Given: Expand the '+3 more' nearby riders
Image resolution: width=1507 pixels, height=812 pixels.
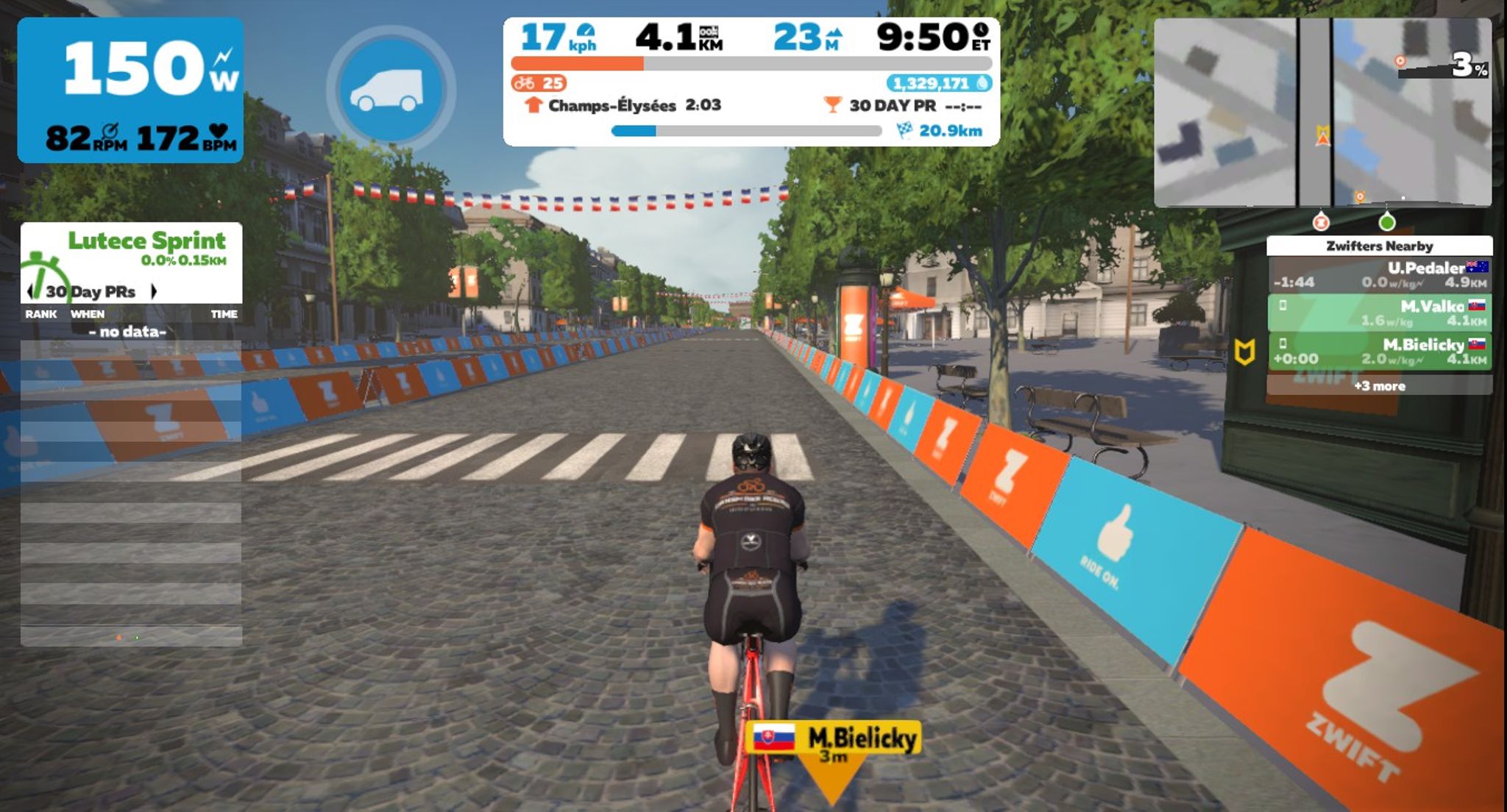Looking at the screenshot, I should pyautogui.click(x=1379, y=385).
